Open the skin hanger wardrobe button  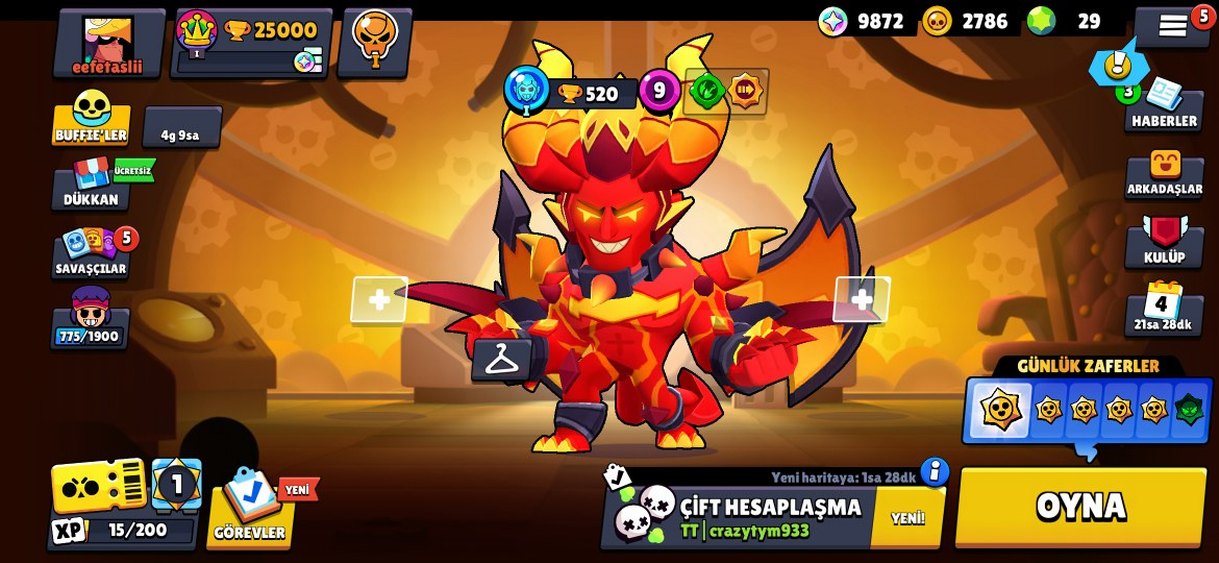(x=501, y=360)
